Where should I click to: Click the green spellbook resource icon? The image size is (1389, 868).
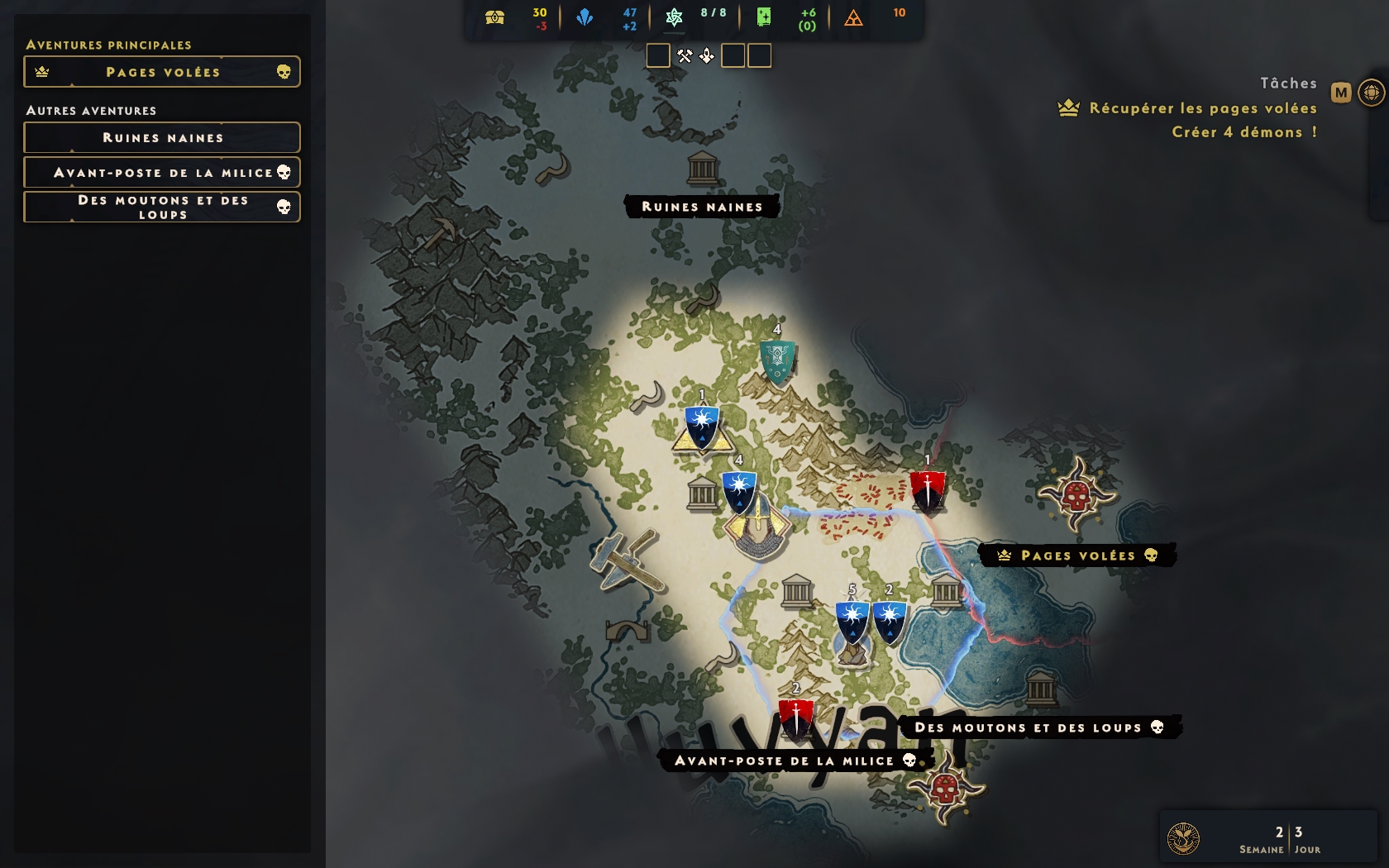[x=764, y=17]
